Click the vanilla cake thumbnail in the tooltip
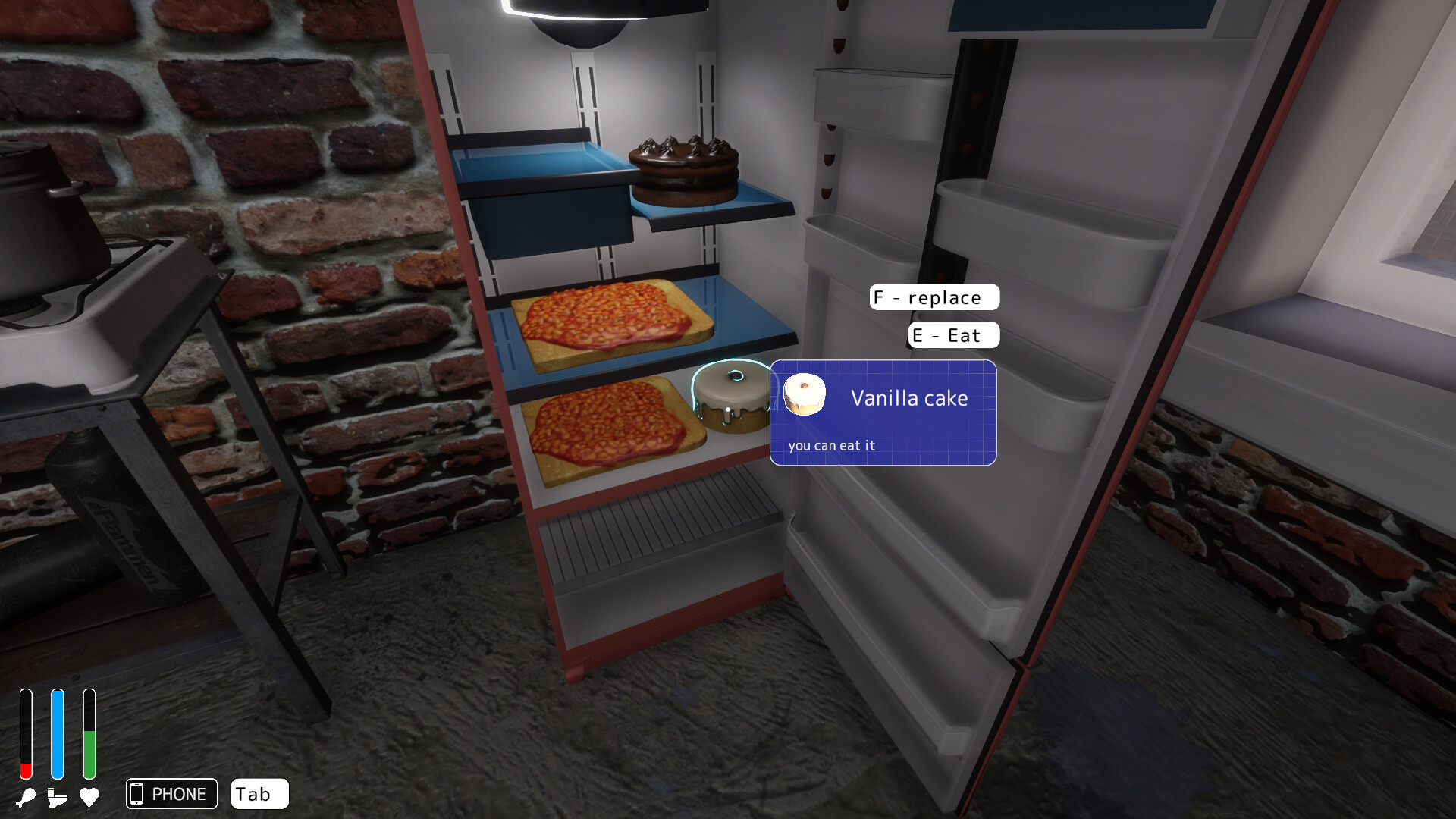Viewport: 1456px width, 819px height. pos(806,394)
